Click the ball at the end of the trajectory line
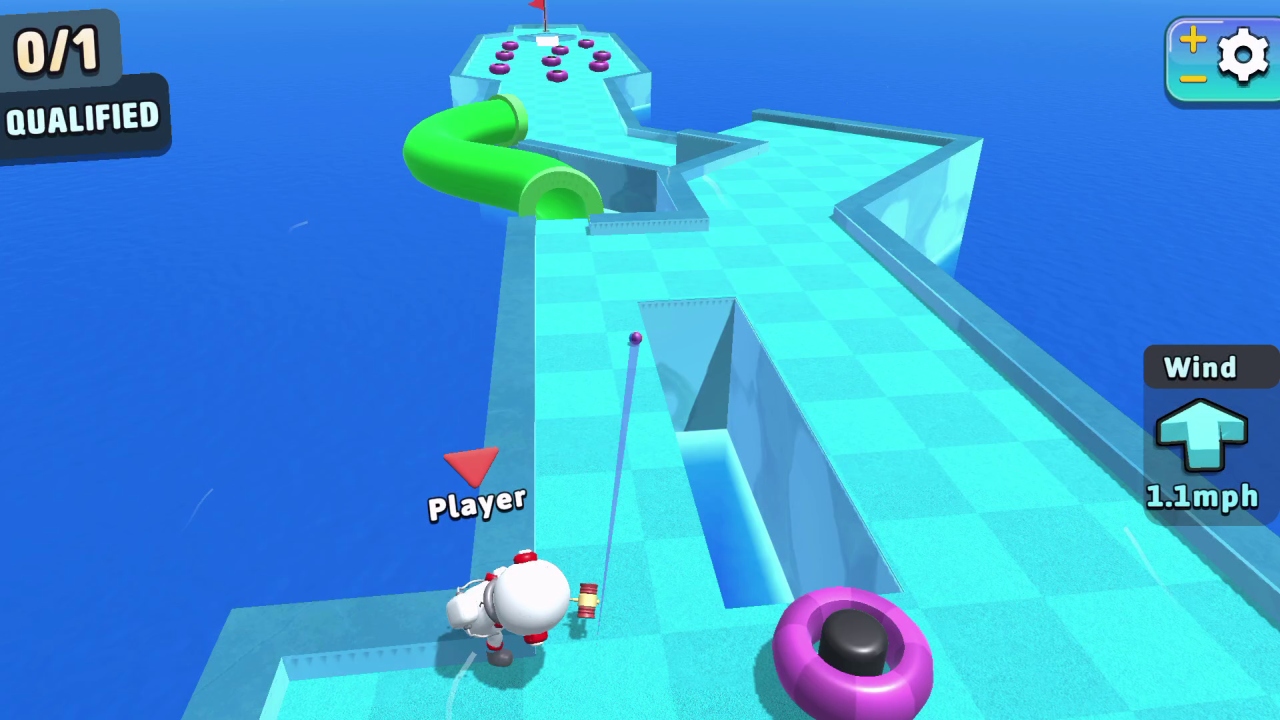 pos(636,339)
